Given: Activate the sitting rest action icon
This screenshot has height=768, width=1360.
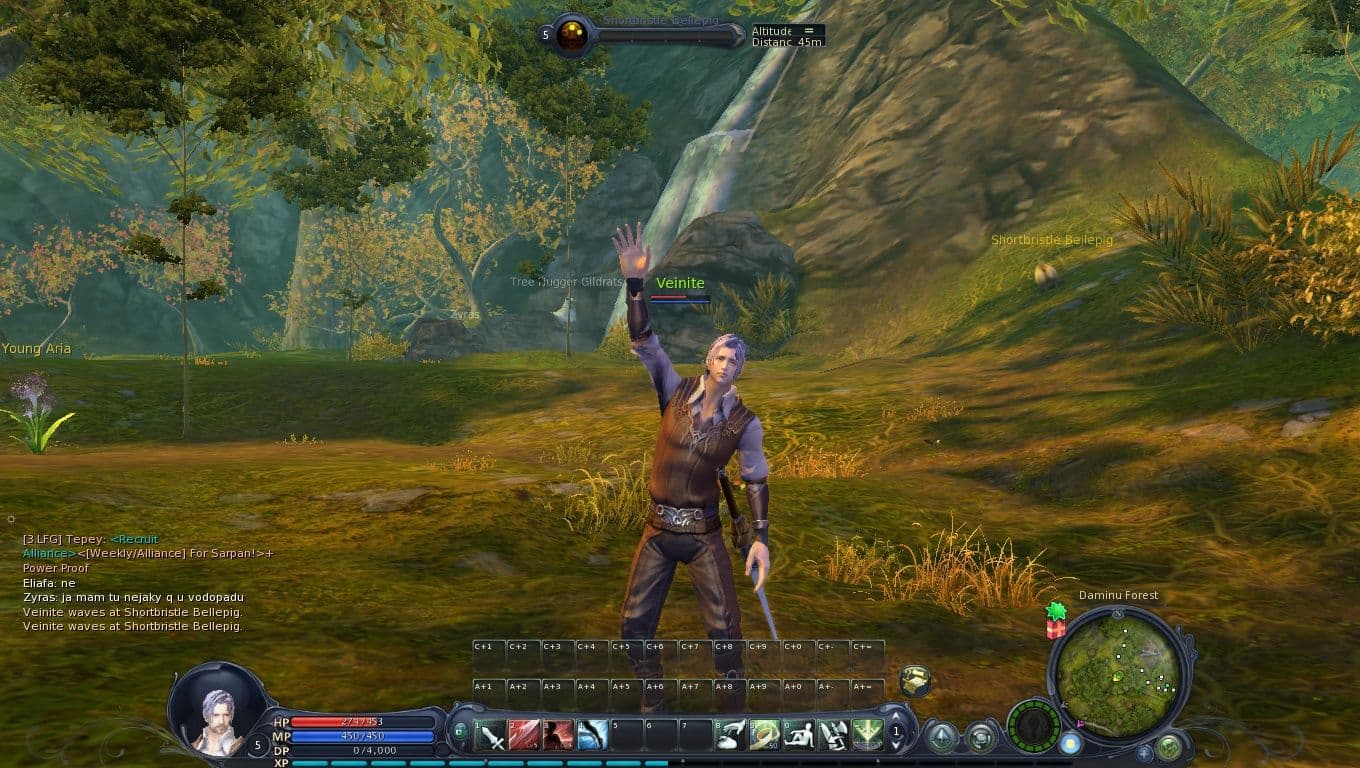Looking at the screenshot, I should pyautogui.click(x=799, y=736).
